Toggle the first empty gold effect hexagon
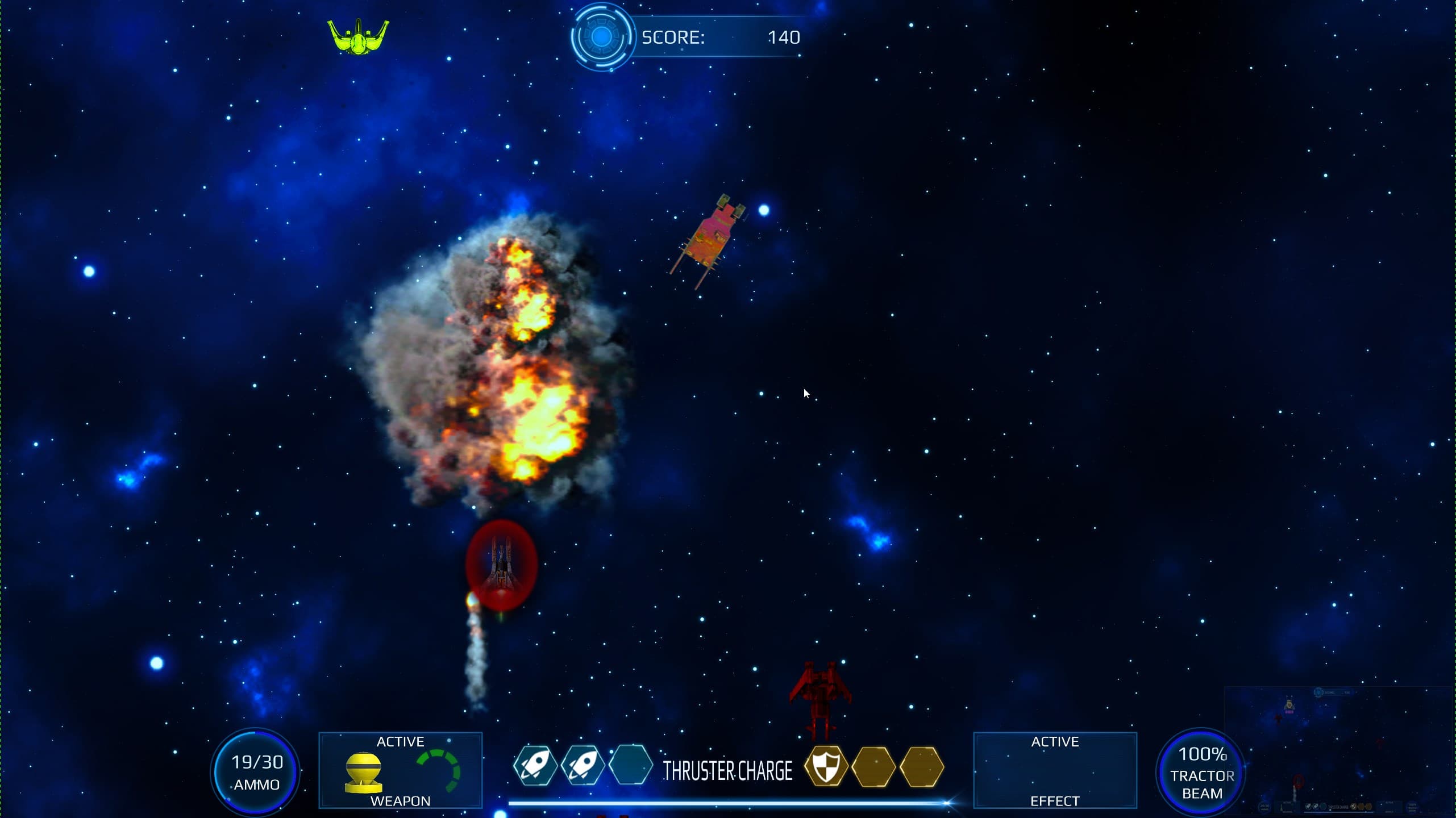The height and width of the screenshot is (818, 1456). tap(875, 765)
